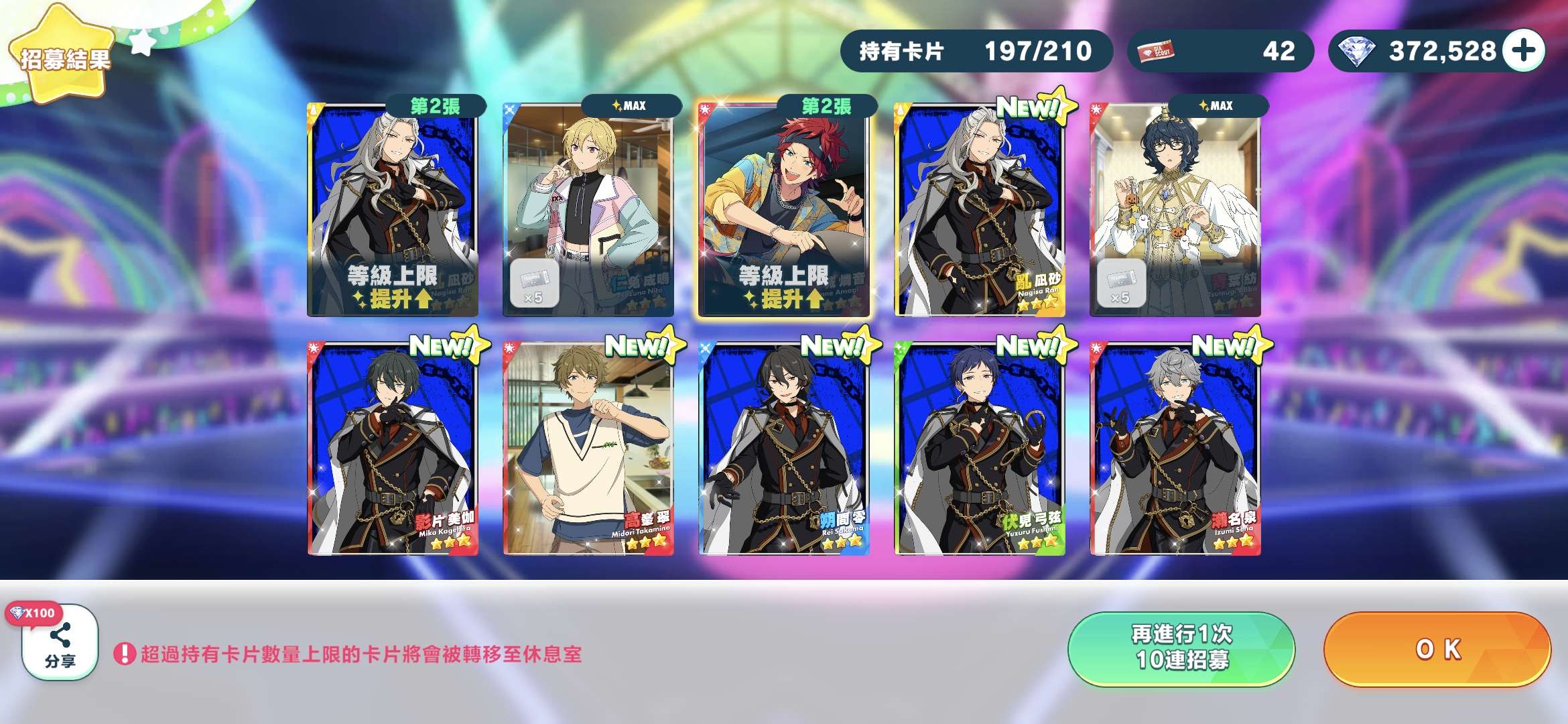Share the scout results via 分享

[x=60, y=644]
